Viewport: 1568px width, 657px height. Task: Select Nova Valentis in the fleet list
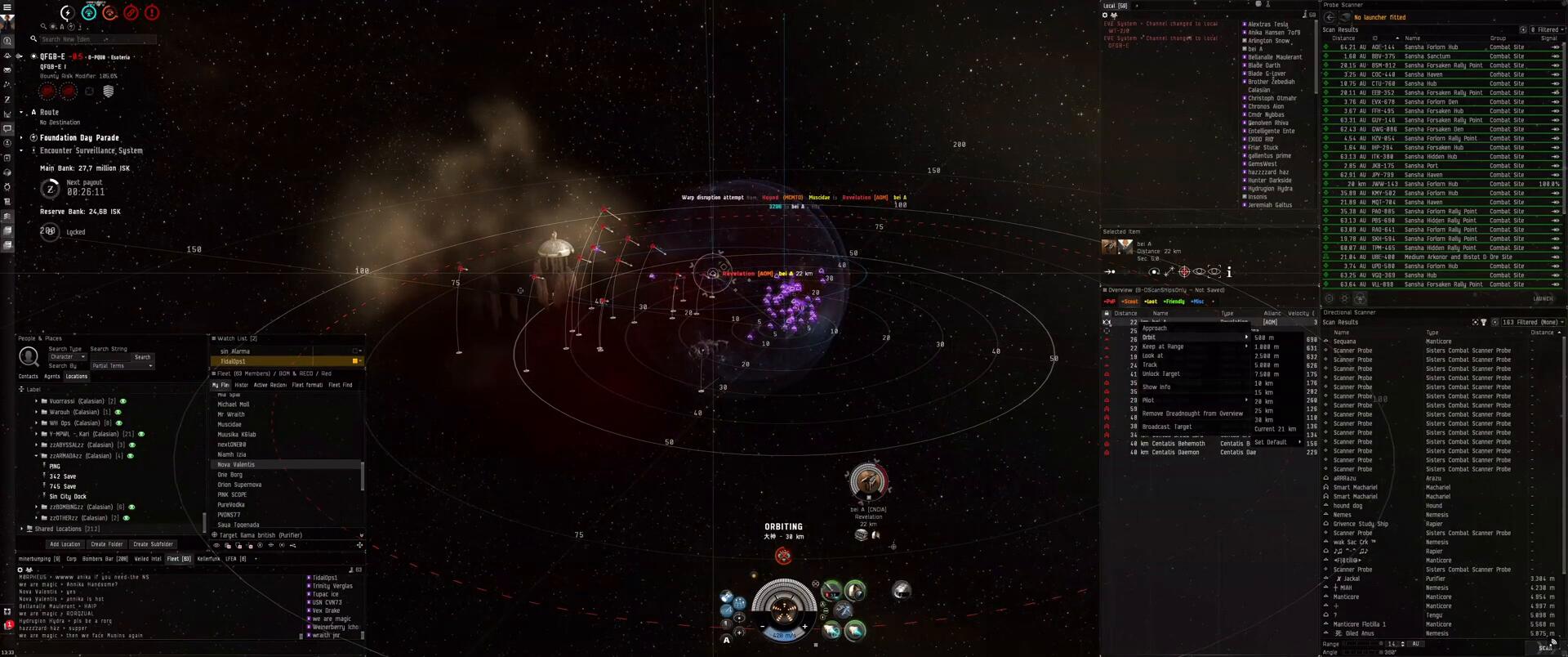coord(236,465)
